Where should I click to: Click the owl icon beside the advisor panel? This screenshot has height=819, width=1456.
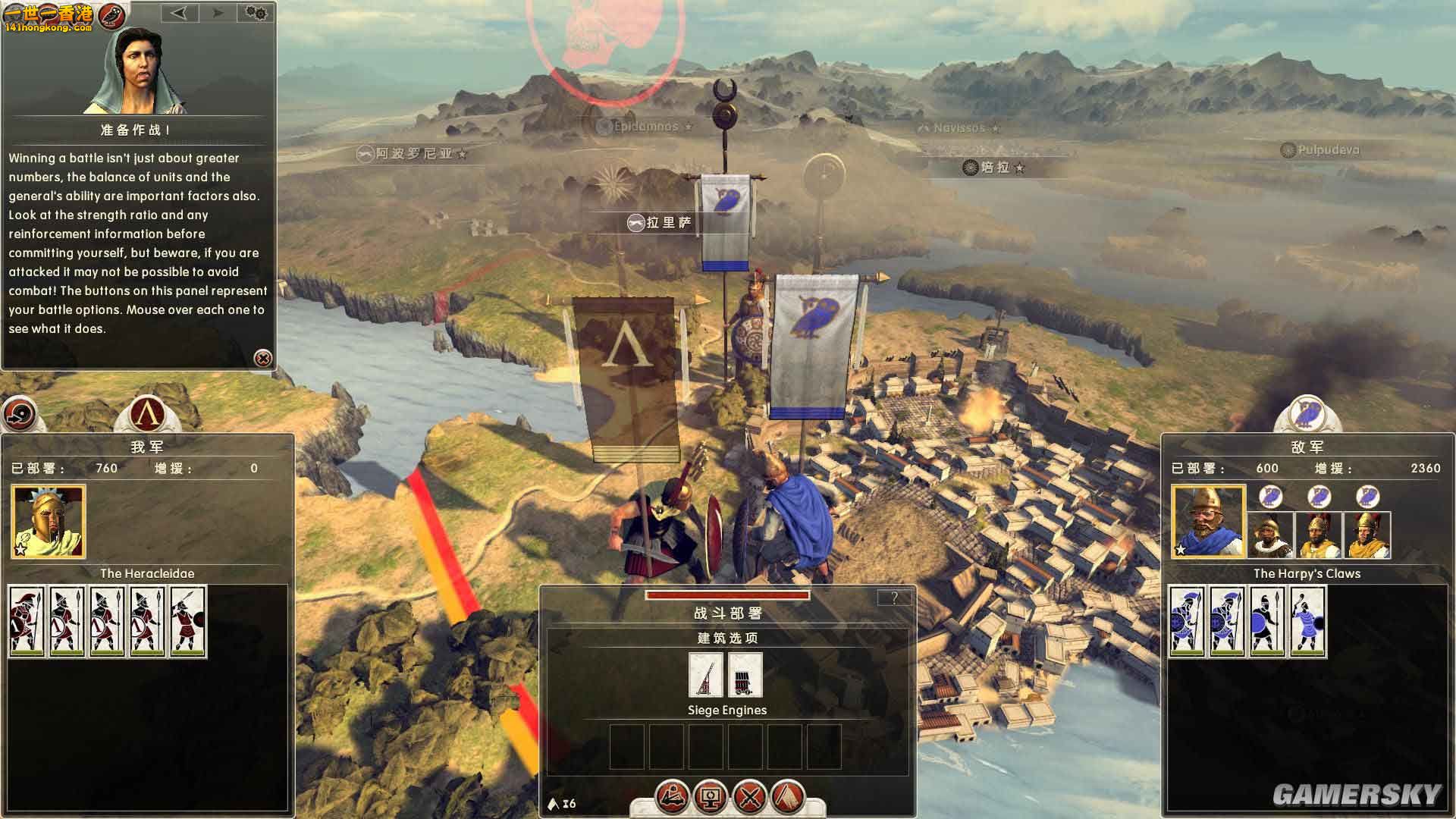(x=112, y=14)
